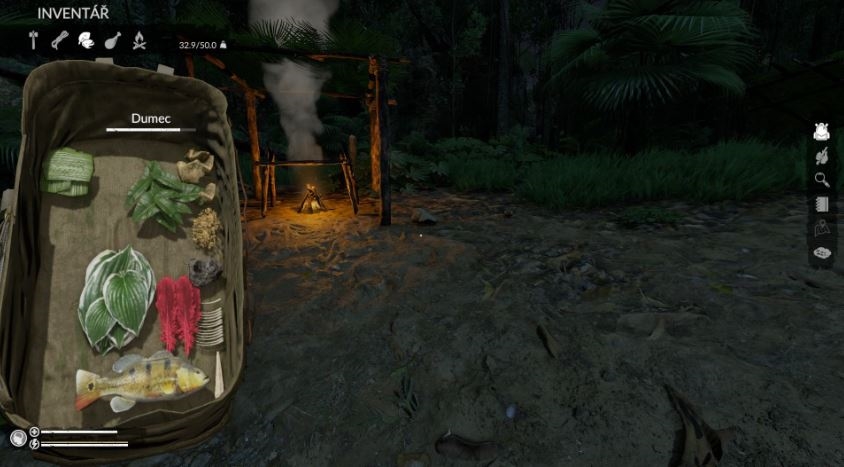Screen dimensions: 844x467
Task: Select the leaves and herbs category
Action: (x=86, y=41)
